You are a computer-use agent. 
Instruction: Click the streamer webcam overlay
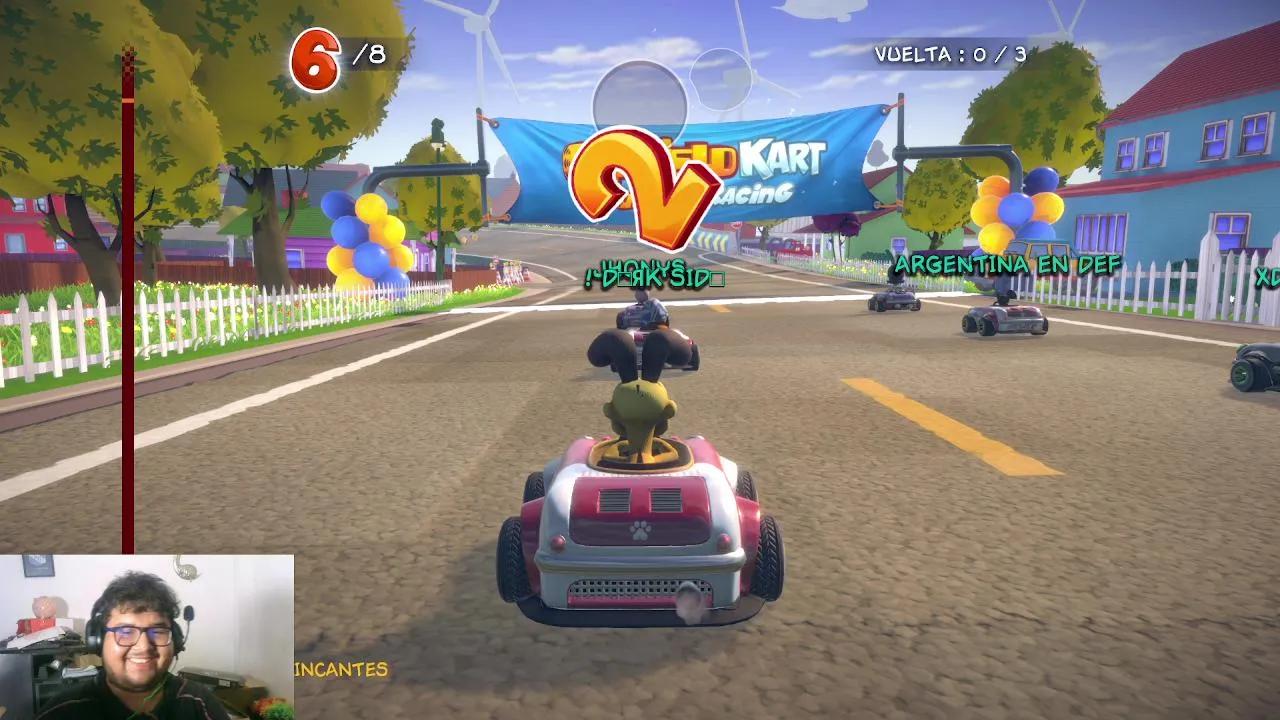point(147,637)
